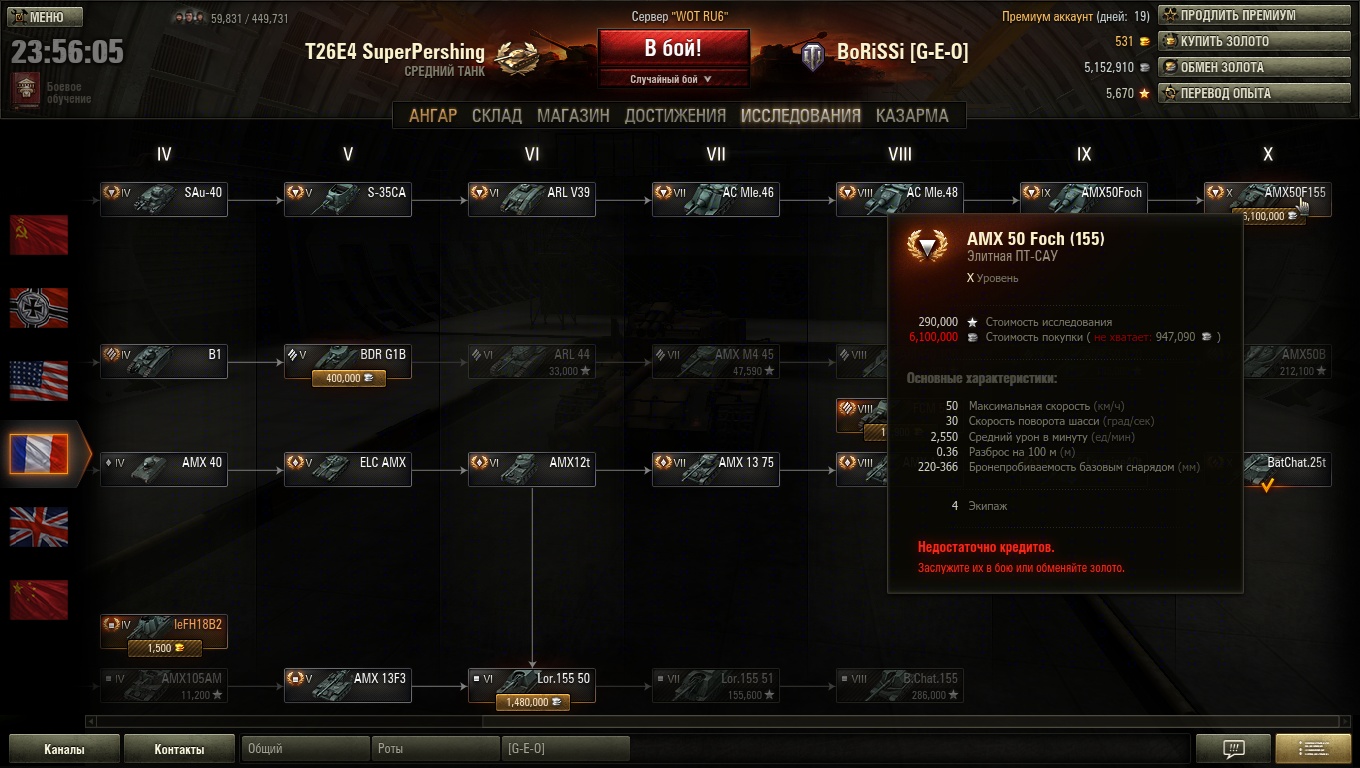Image resolution: width=1360 pixels, height=768 pixels.
Task: Select the USA flag nation
Action: tap(39, 381)
